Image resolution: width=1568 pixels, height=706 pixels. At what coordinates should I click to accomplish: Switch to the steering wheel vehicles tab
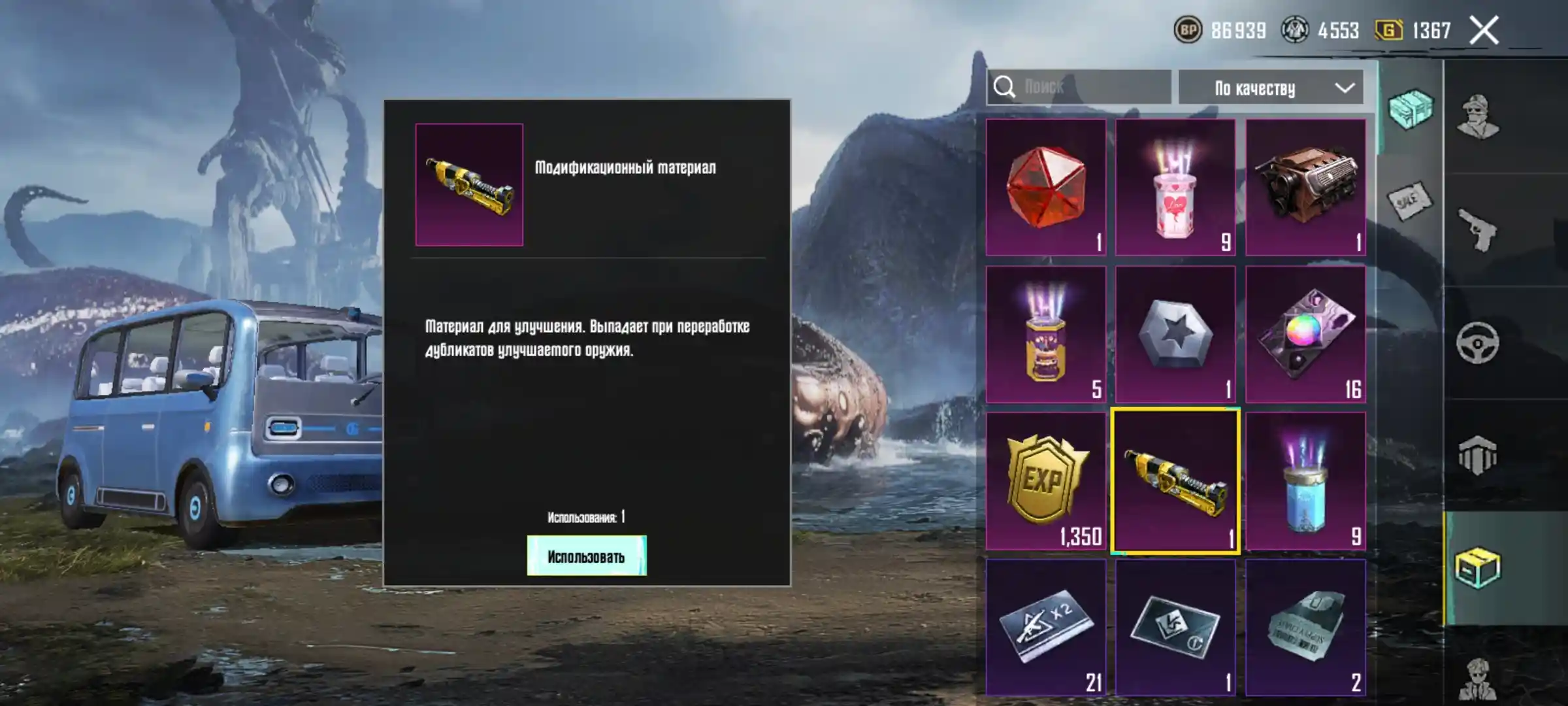click(1478, 343)
